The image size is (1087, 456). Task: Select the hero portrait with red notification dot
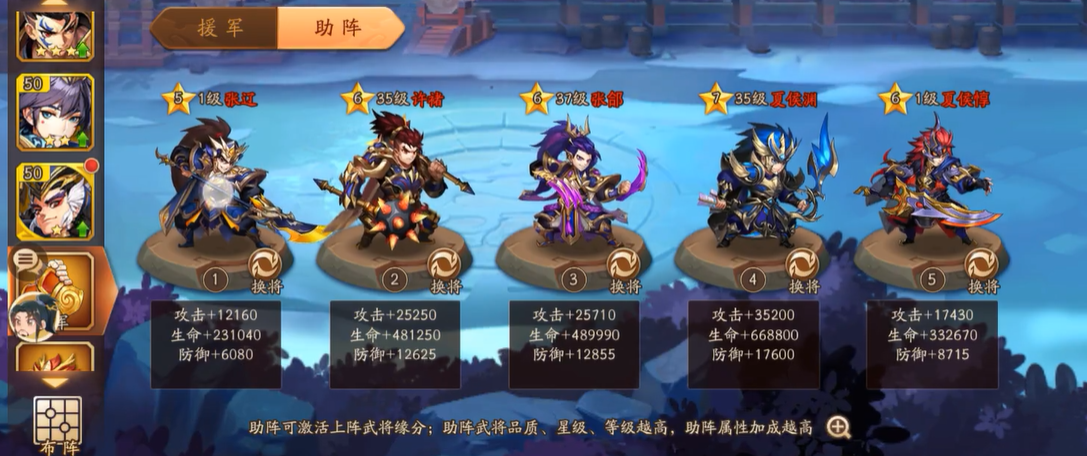pos(55,200)
